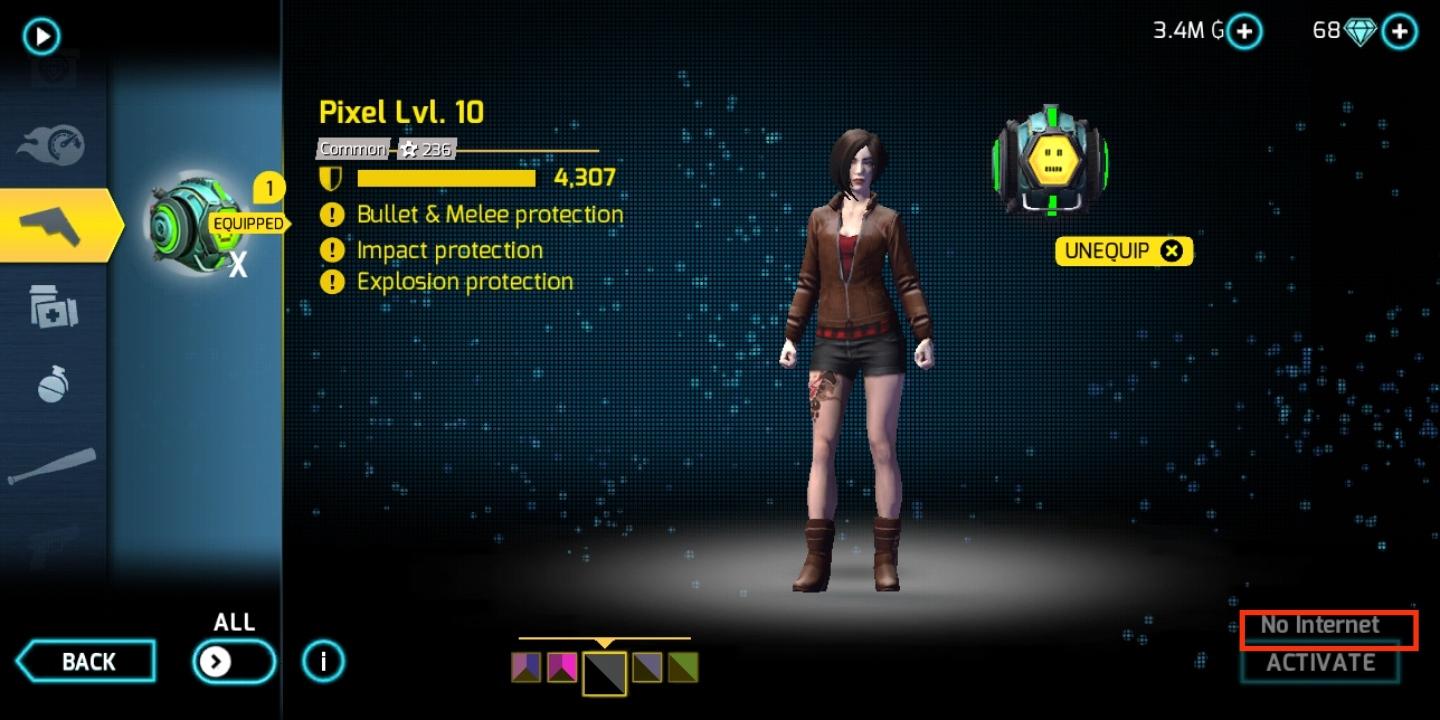
Task: Show item info with the 'i' button
Action: coord(323,661)
